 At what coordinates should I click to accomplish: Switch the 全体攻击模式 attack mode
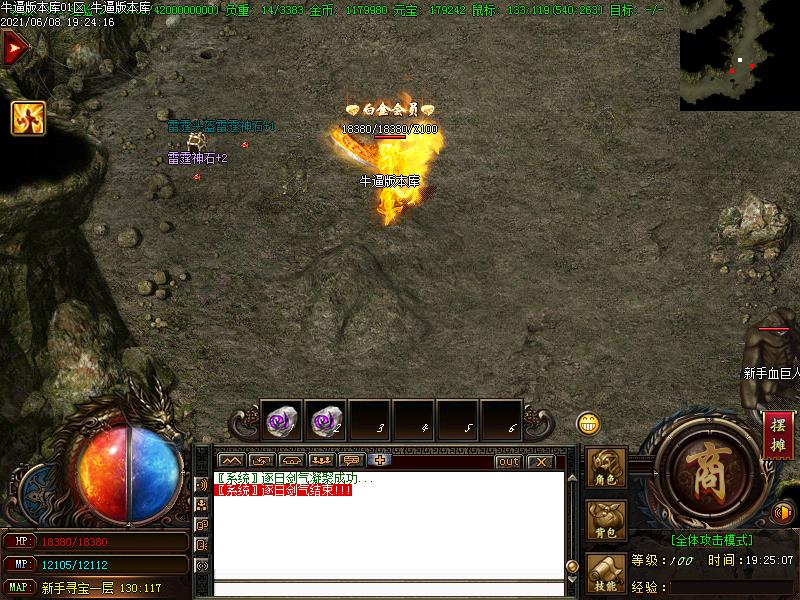(x=711, y=539)
